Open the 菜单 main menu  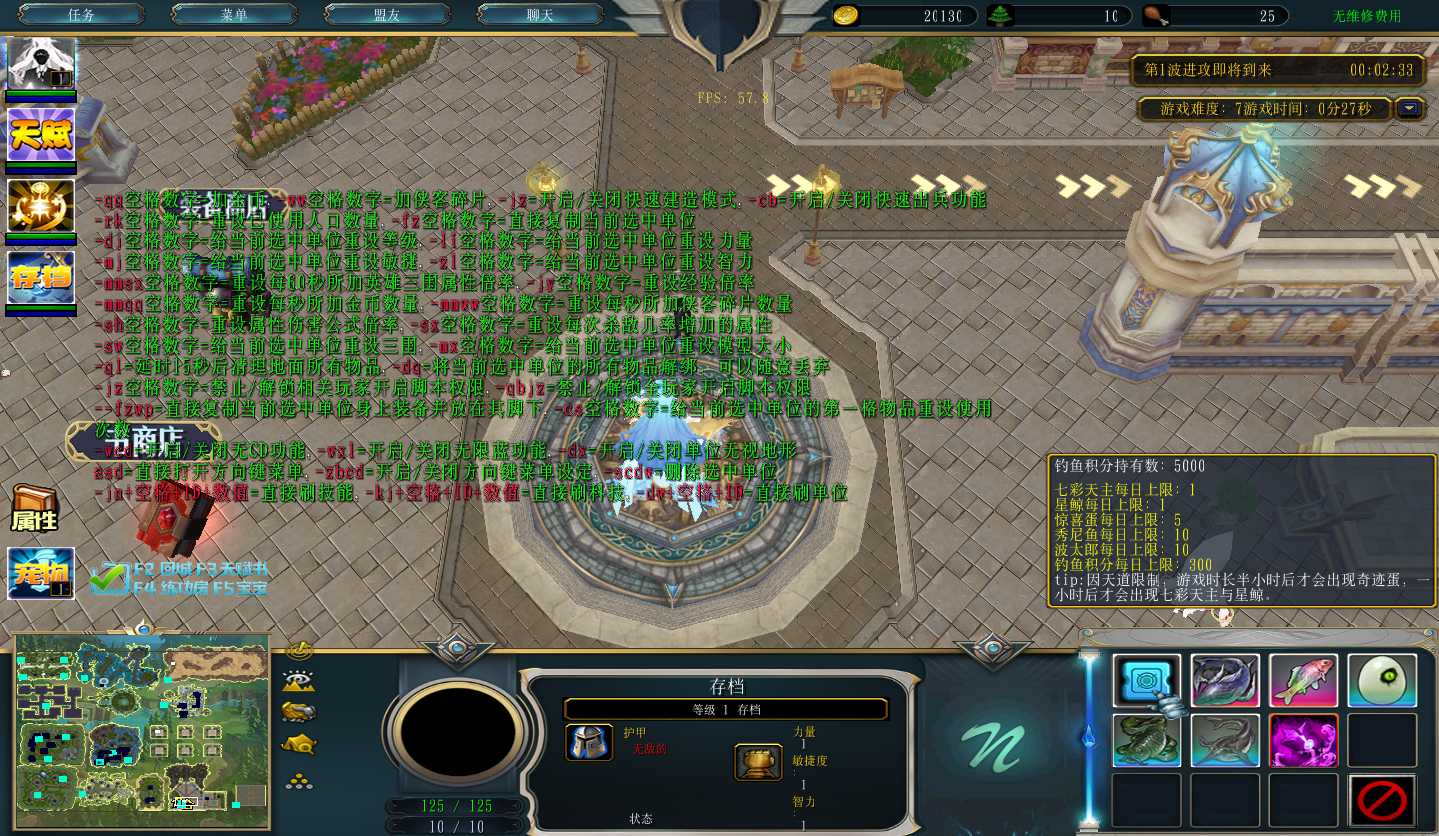click(x=234, y=15)
